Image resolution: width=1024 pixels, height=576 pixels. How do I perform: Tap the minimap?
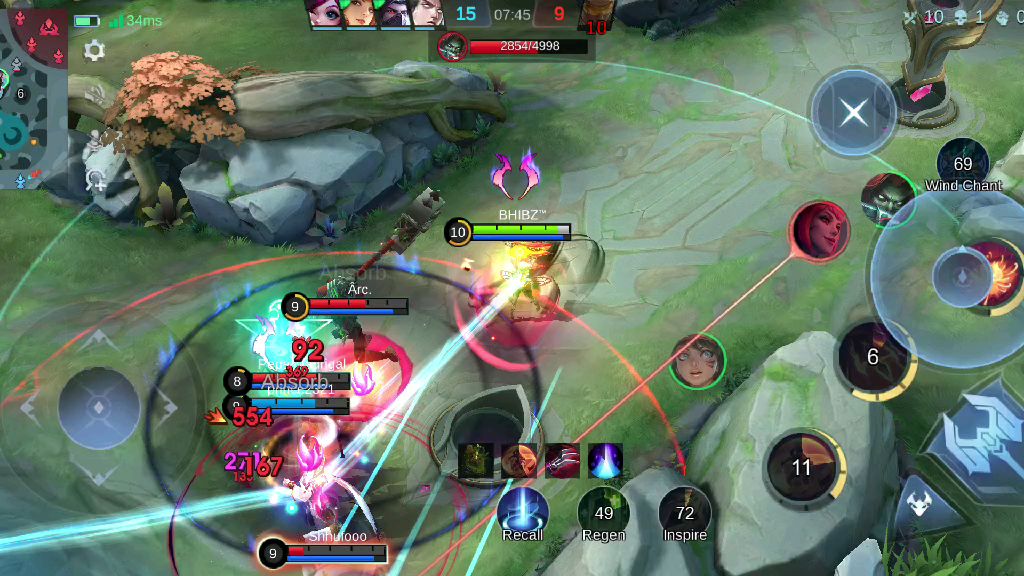[33, 95]
